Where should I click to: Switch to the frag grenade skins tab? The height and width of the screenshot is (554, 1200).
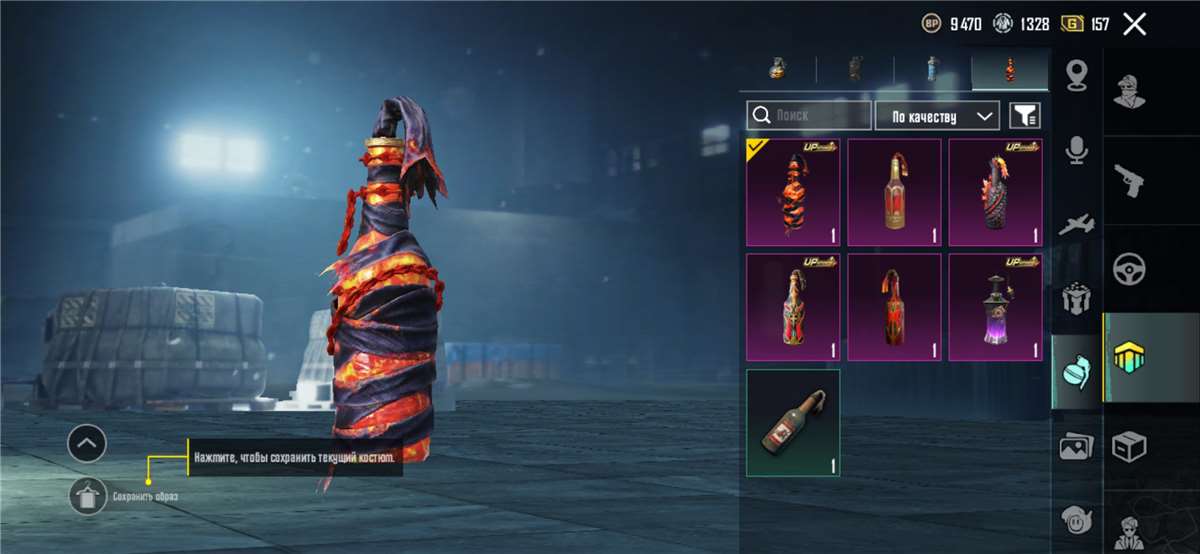[x=776, y=69]
